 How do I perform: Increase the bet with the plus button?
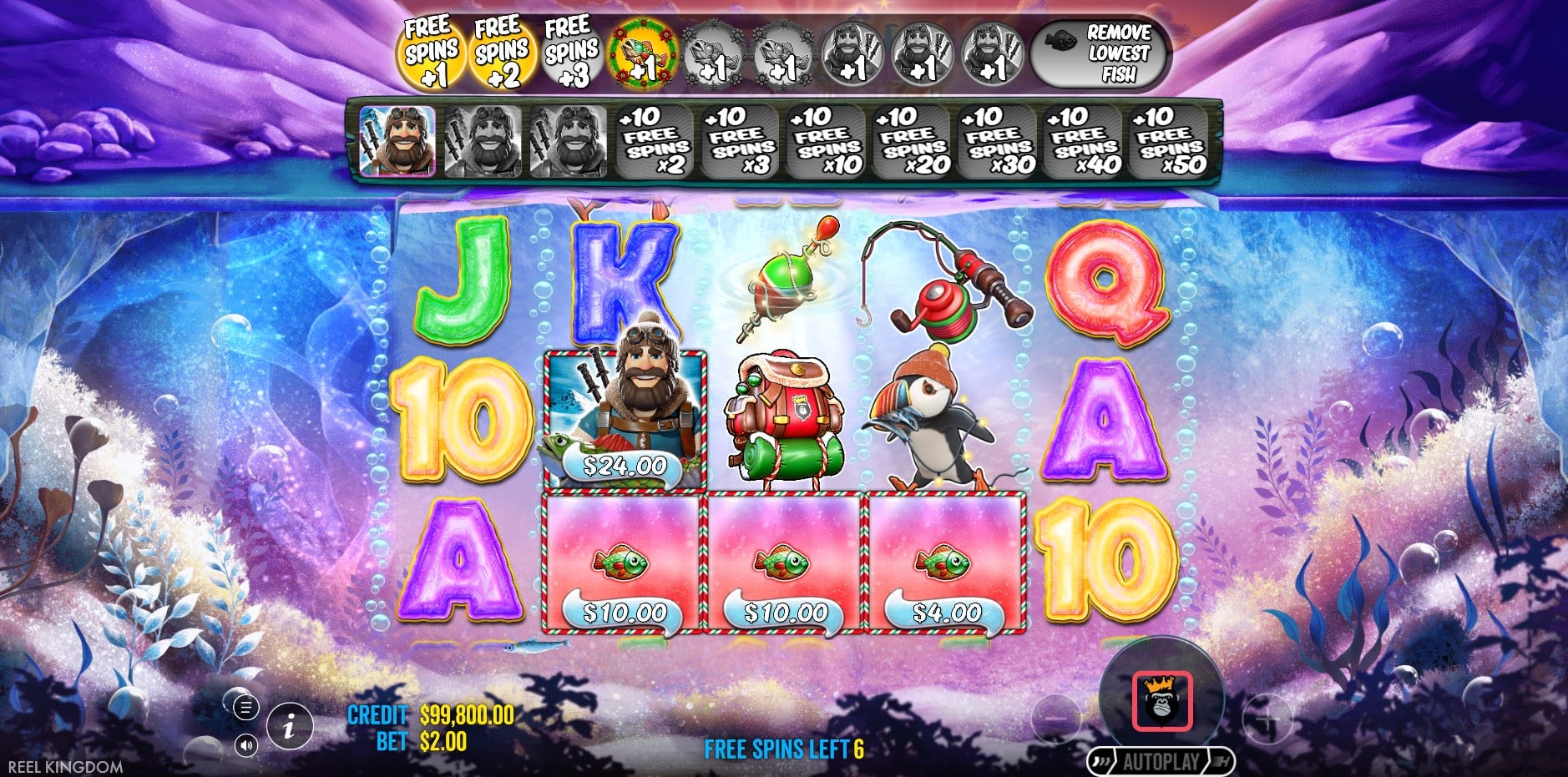tap(1267, 717)
